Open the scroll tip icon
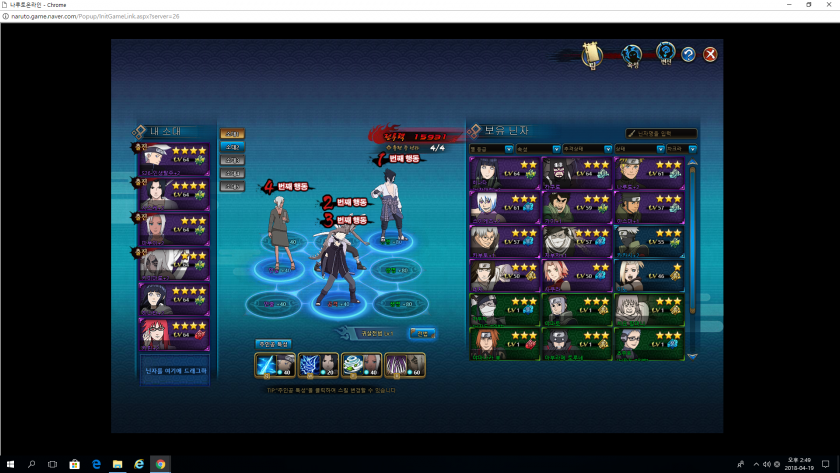 point(592,54)
